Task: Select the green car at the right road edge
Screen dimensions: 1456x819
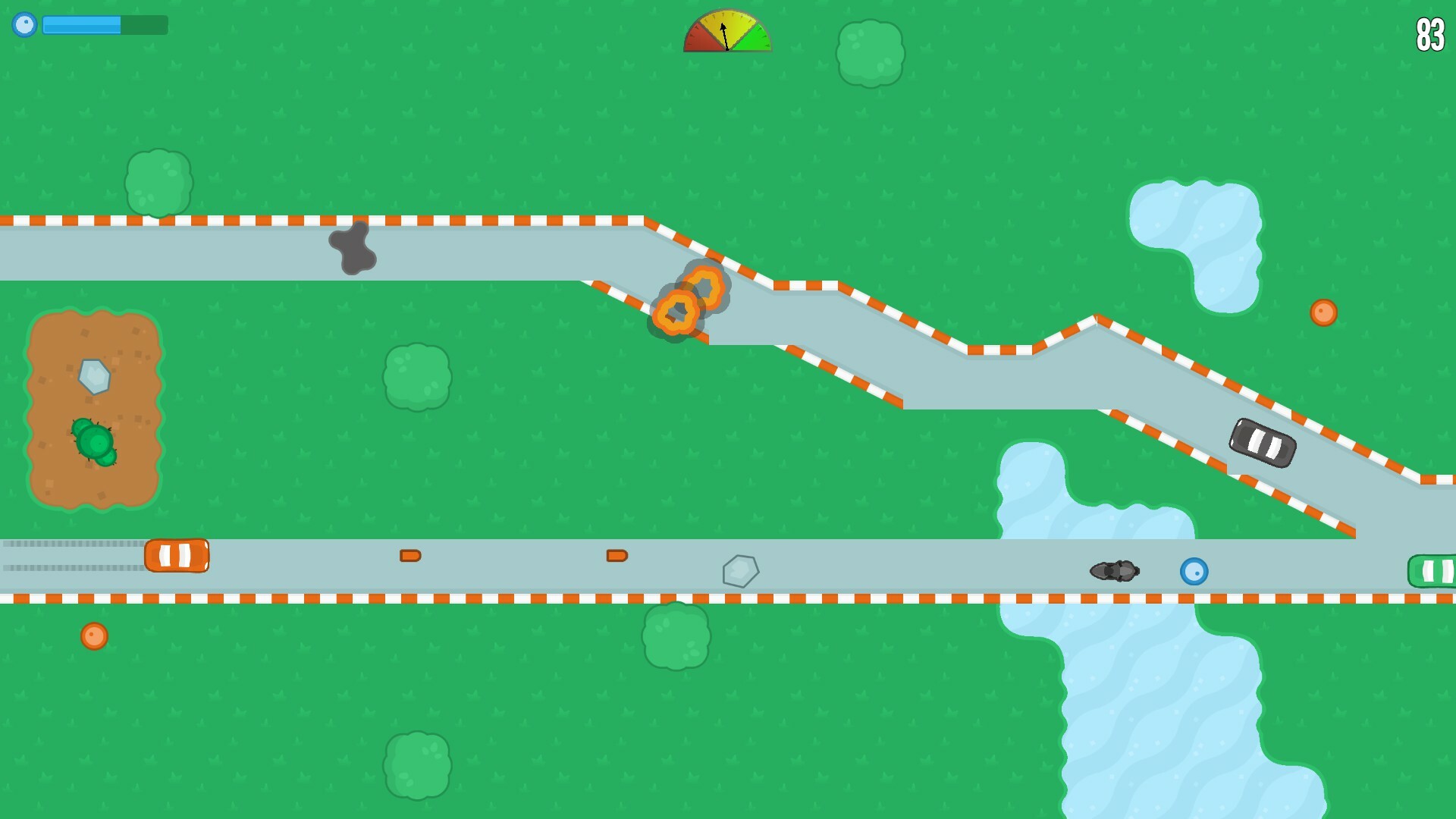Action: point(1436,570)
